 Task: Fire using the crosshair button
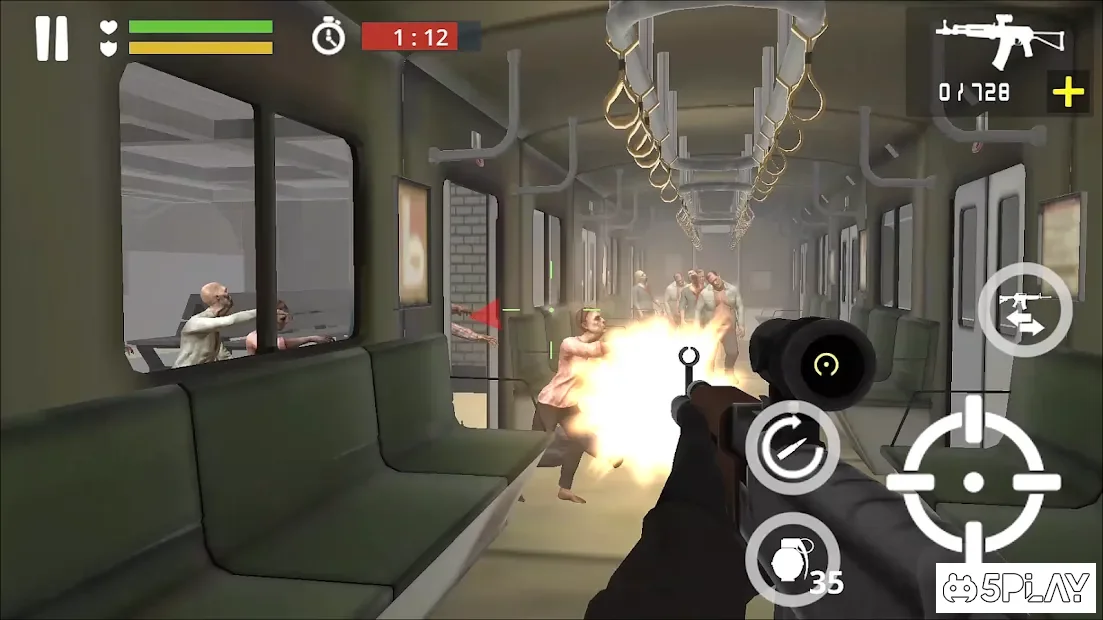[973, 482]
